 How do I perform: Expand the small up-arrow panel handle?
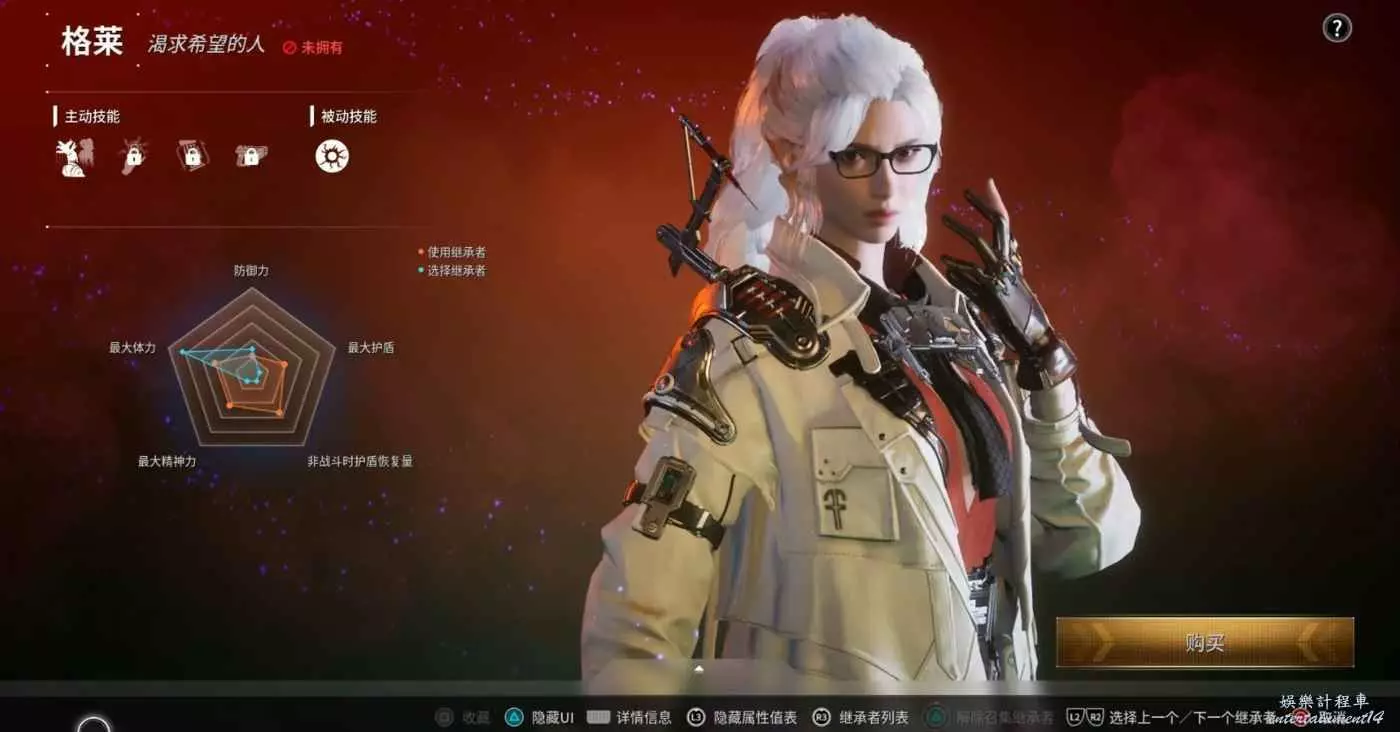click(x=699, y=668)
